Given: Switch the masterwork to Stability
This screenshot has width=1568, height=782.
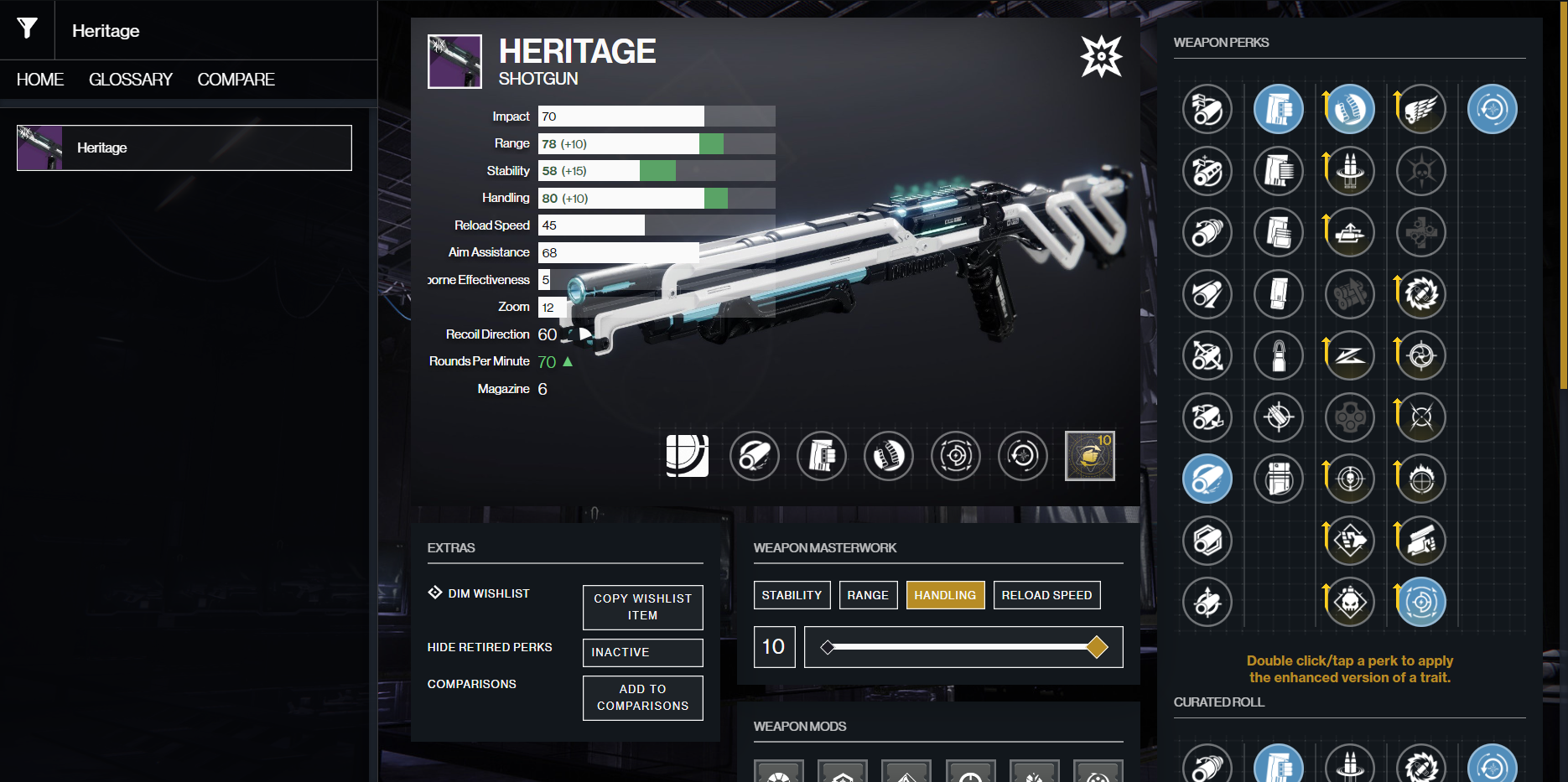Looking at the screenshot, I should click(x=792, y=595).
